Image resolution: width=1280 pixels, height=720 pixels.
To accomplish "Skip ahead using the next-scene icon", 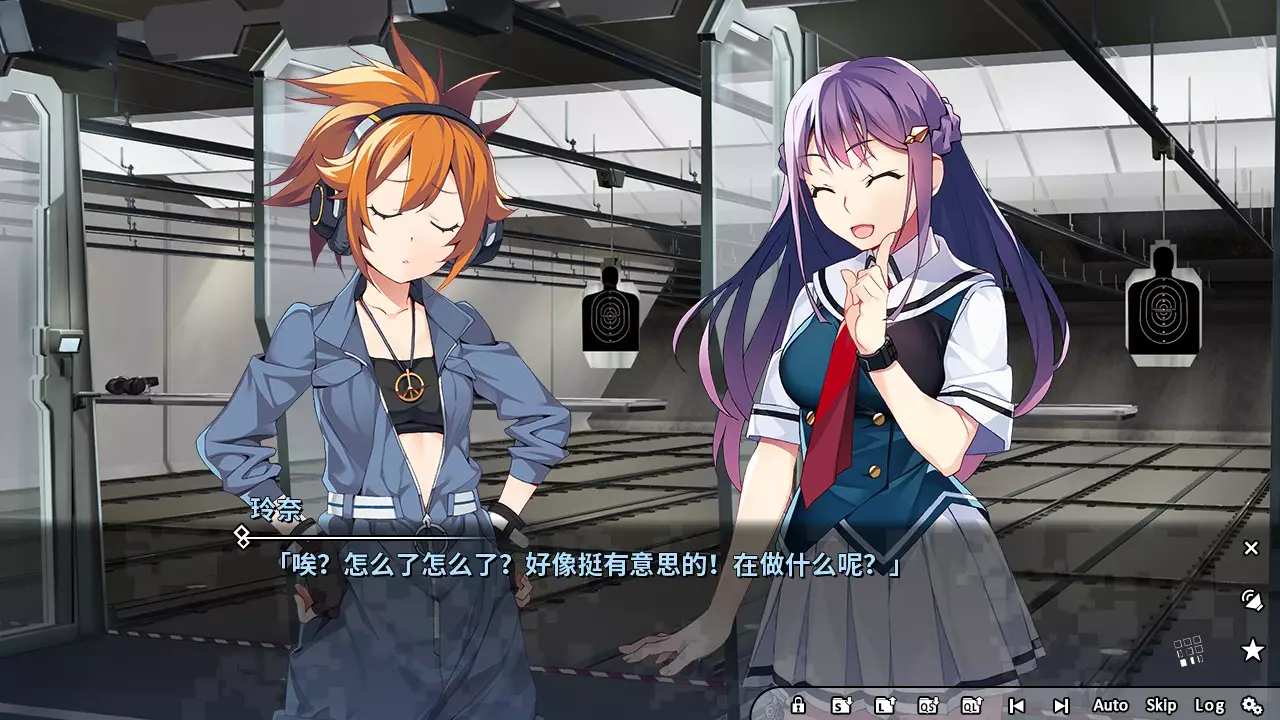I will (1062, 705).
